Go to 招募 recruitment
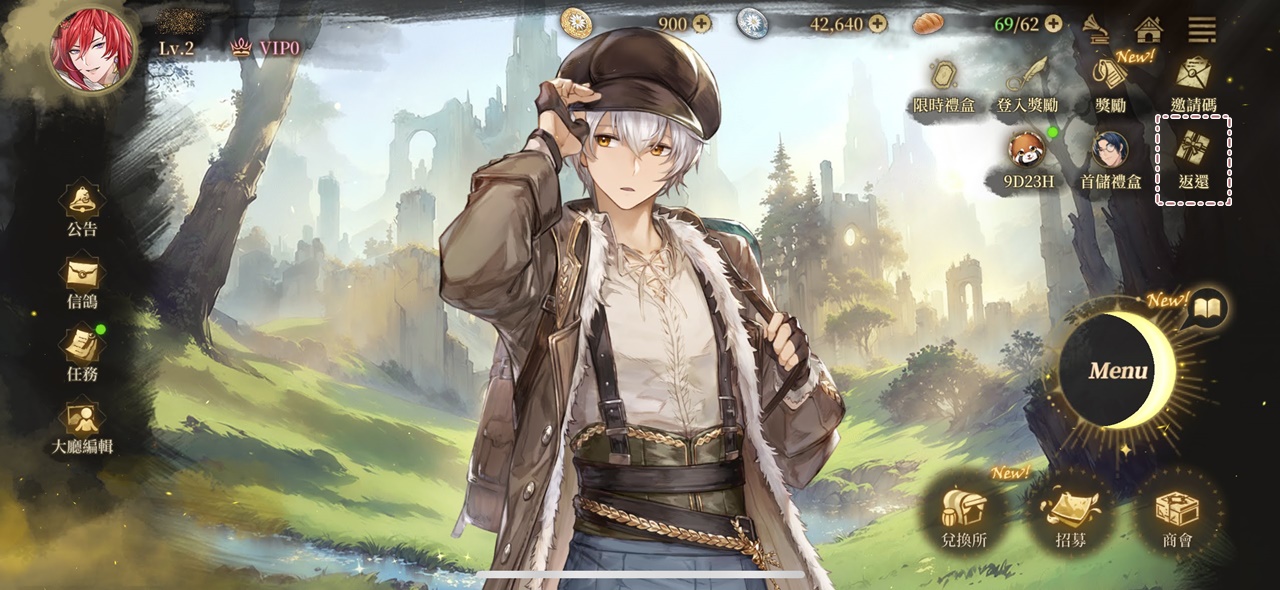The width and height of the screenshot is (1280, 590). [x=1069, y=518]
